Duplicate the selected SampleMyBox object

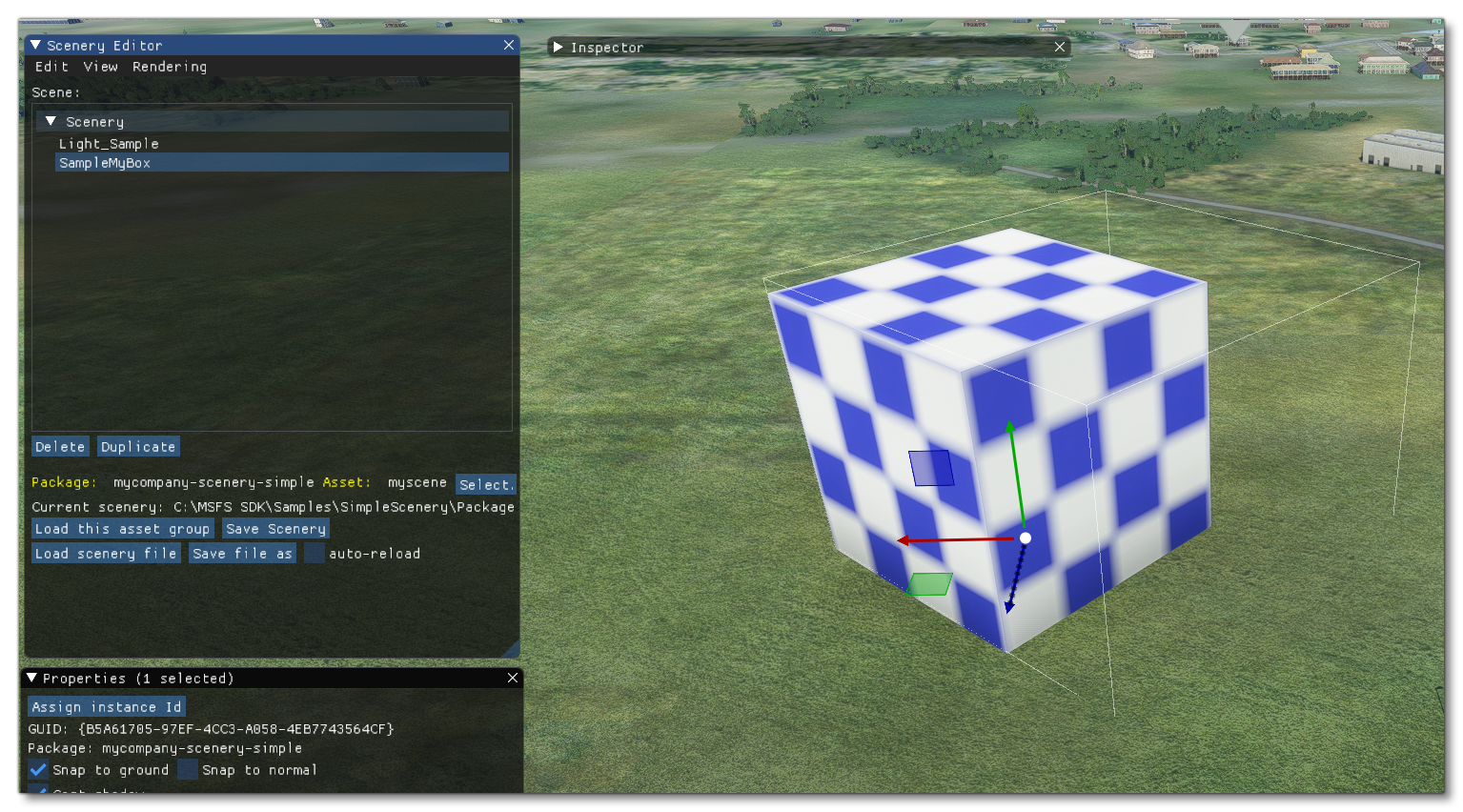pyautogui.click(x=138, y=446)
